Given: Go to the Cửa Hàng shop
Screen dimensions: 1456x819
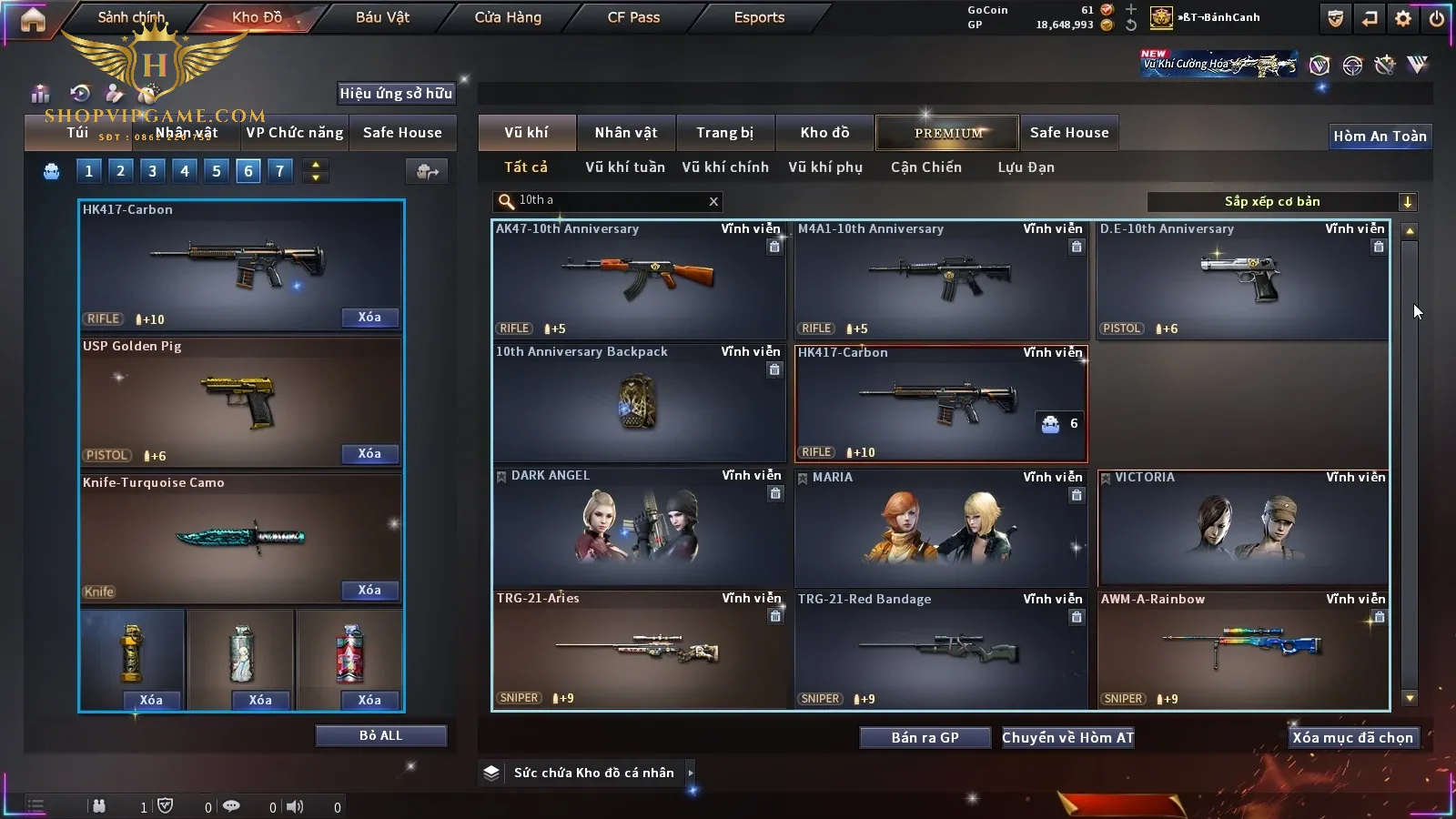Looking at the screenshot, I should tap(508, 17).
